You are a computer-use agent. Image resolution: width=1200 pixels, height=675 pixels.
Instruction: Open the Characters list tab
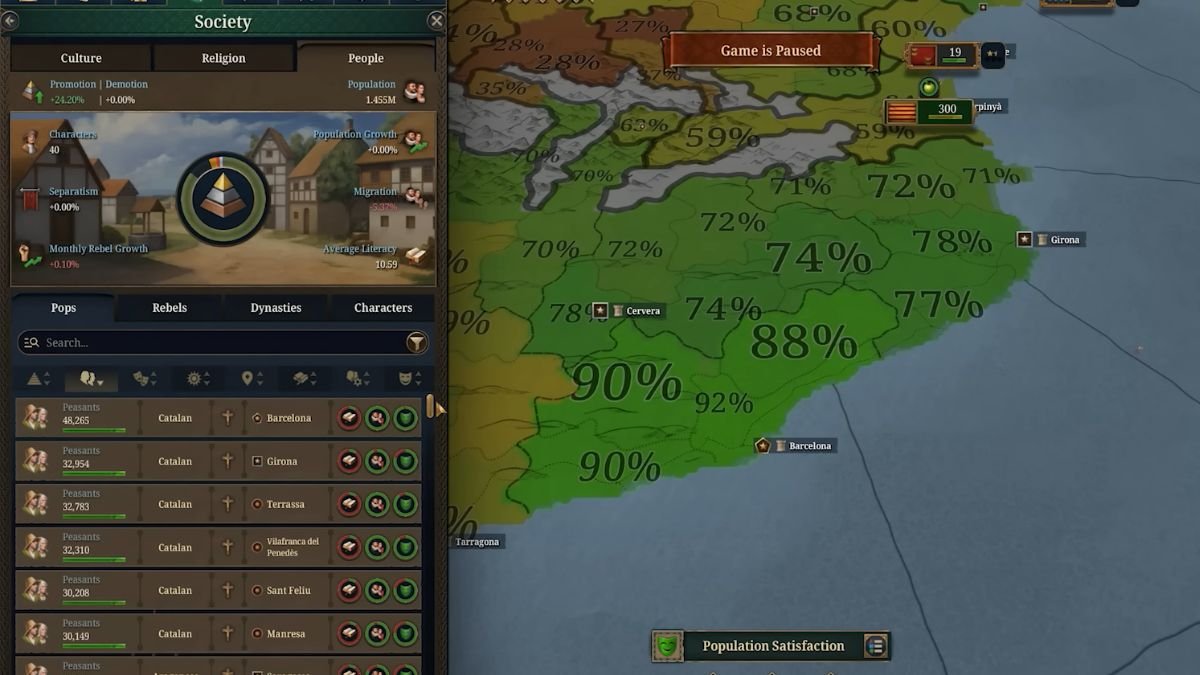click(383, 308)
